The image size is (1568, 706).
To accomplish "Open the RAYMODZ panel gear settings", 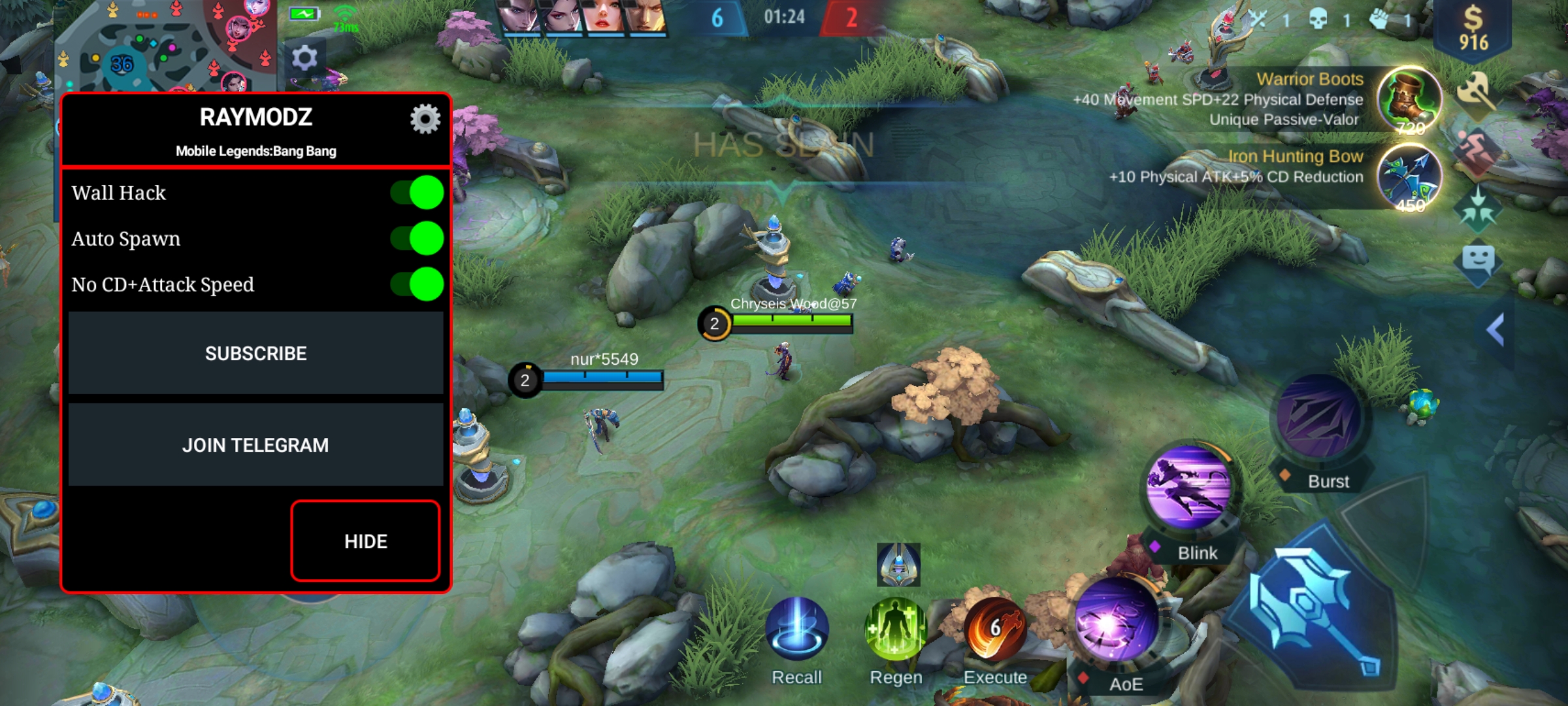I will coord(425,119).
